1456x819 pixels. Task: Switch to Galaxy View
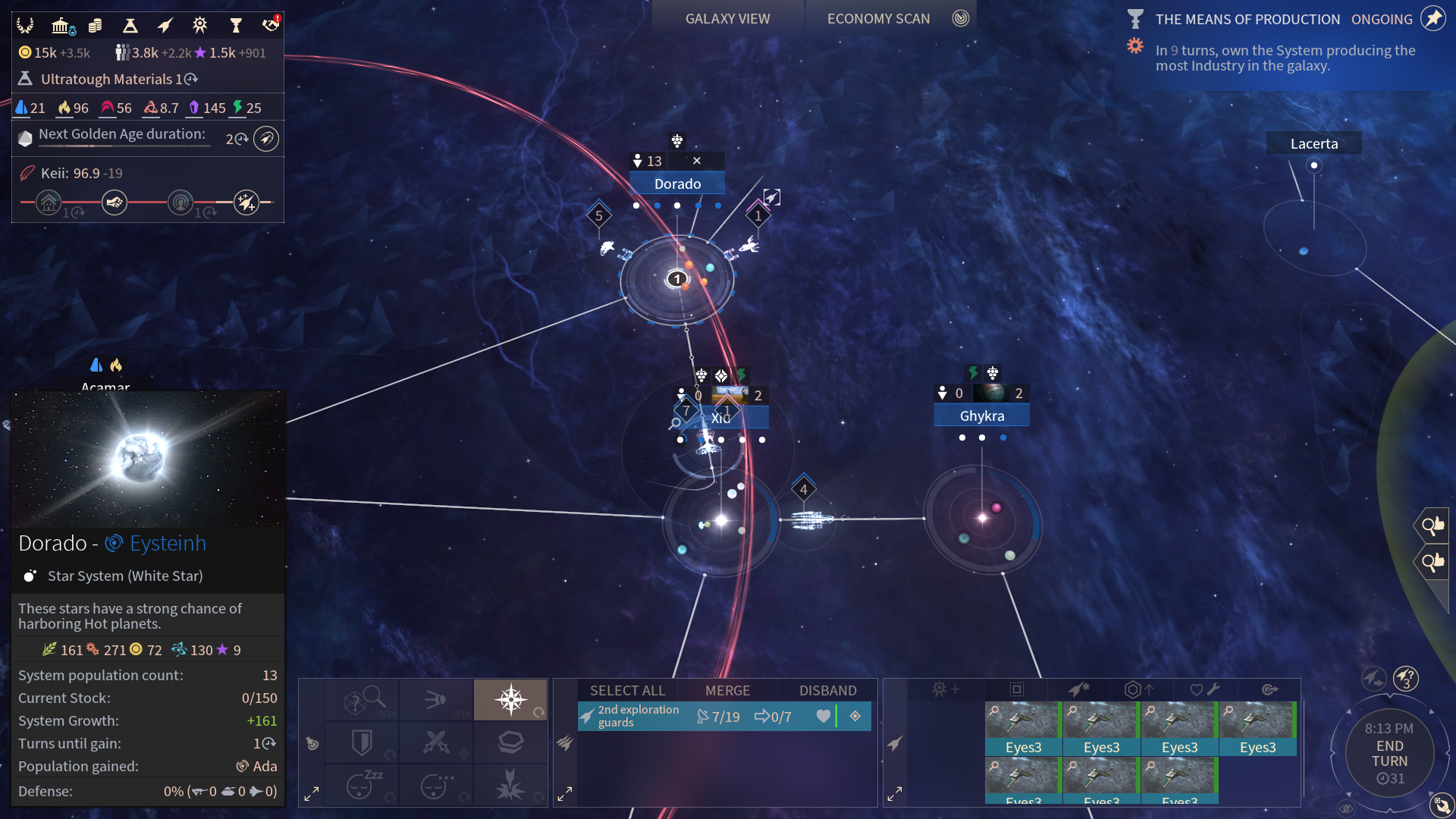727,19
